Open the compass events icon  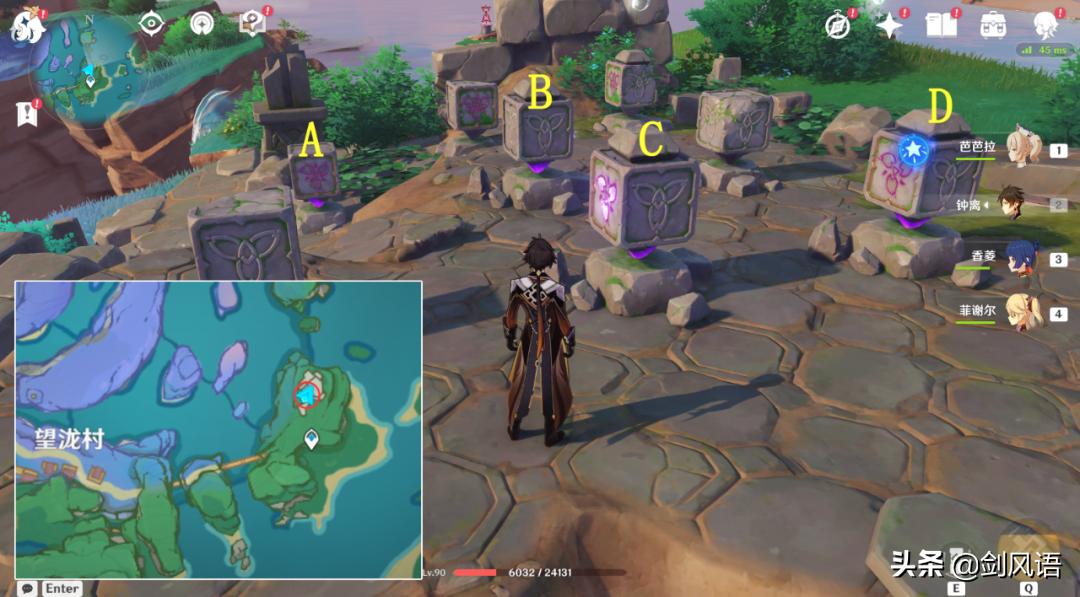point(838,26)
